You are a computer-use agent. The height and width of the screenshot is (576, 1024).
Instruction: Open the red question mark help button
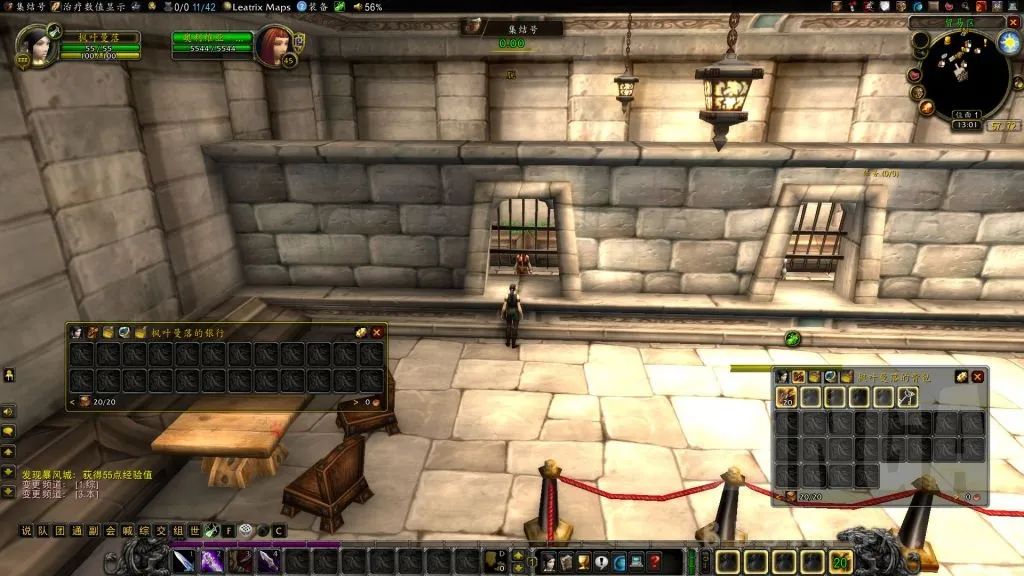pos(654,562)
